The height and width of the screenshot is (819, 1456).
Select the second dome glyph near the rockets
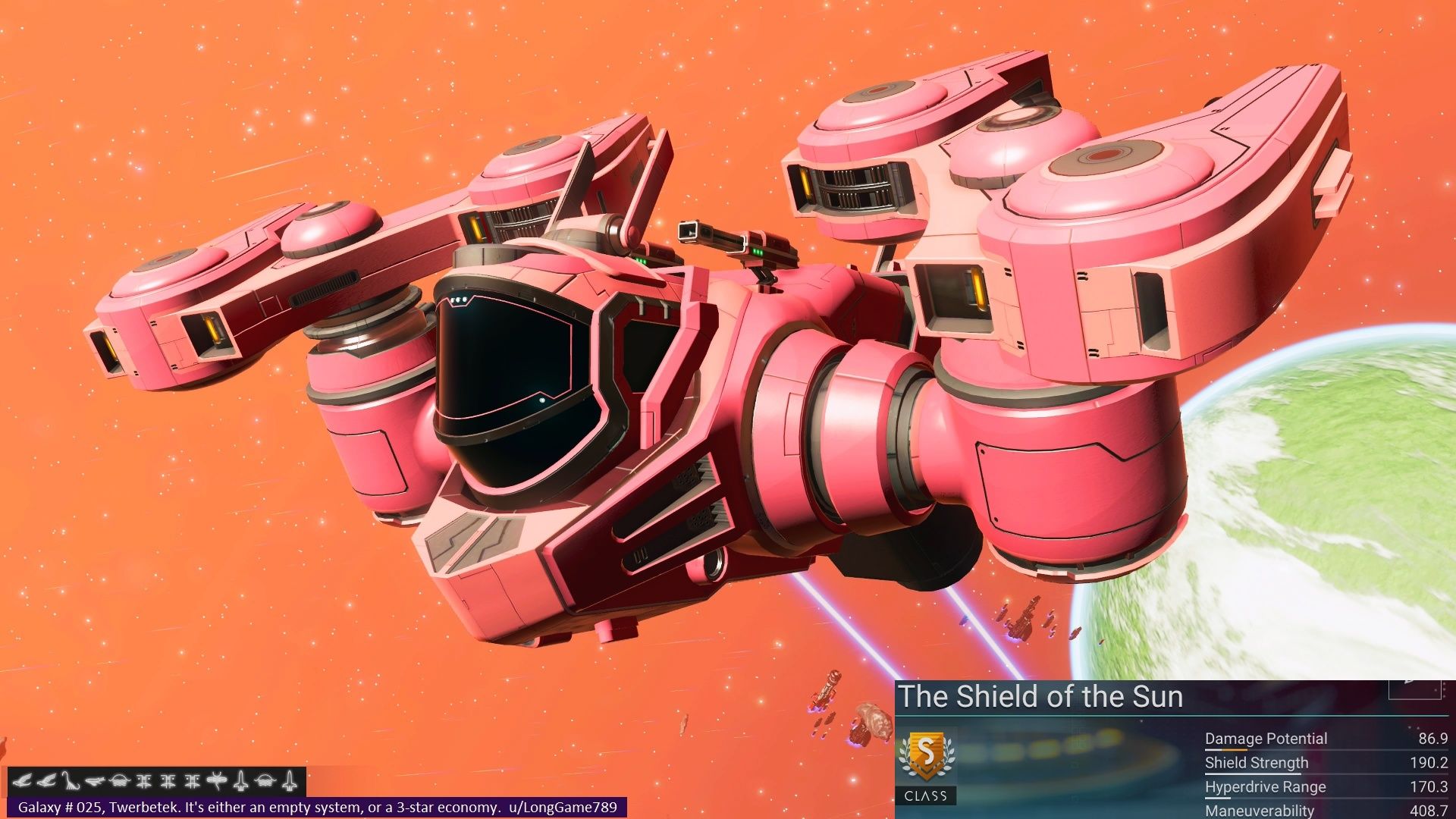pos(264,780)
